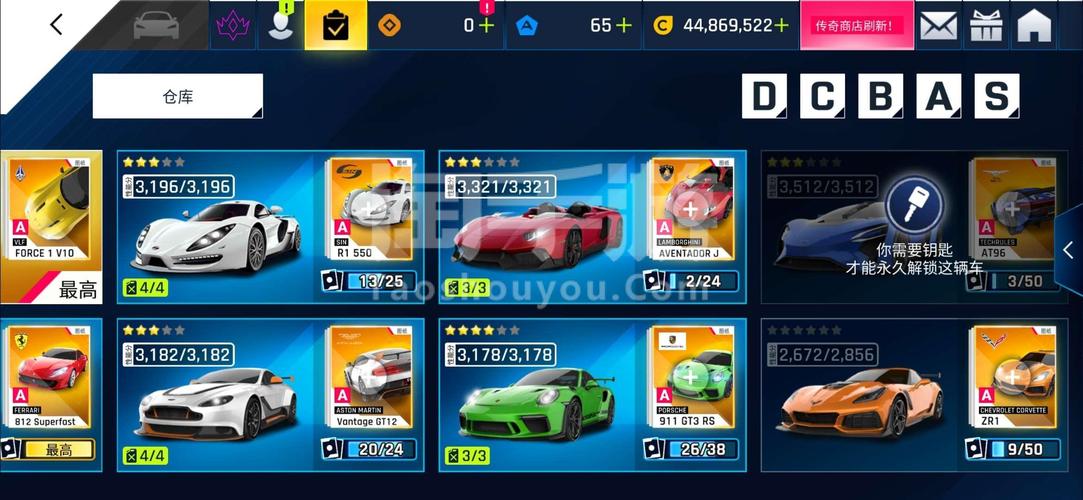This screenshot has height=500, width=1083.
Task: Open the purple crown club icon
Action: (232, 26)
